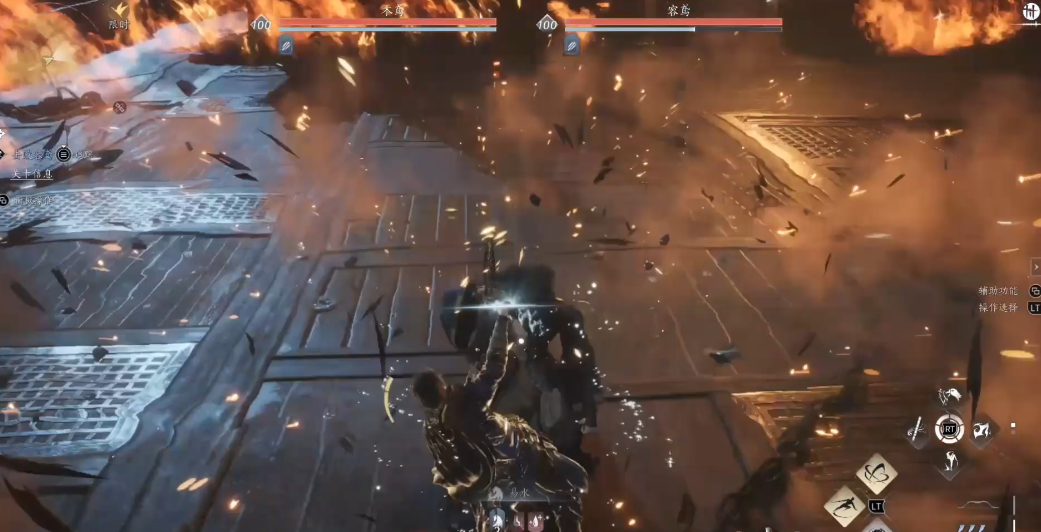Activate the bird-wing skill in the diamond wheel
This screenshot has width=1041, height=532.
click(949, 398)
